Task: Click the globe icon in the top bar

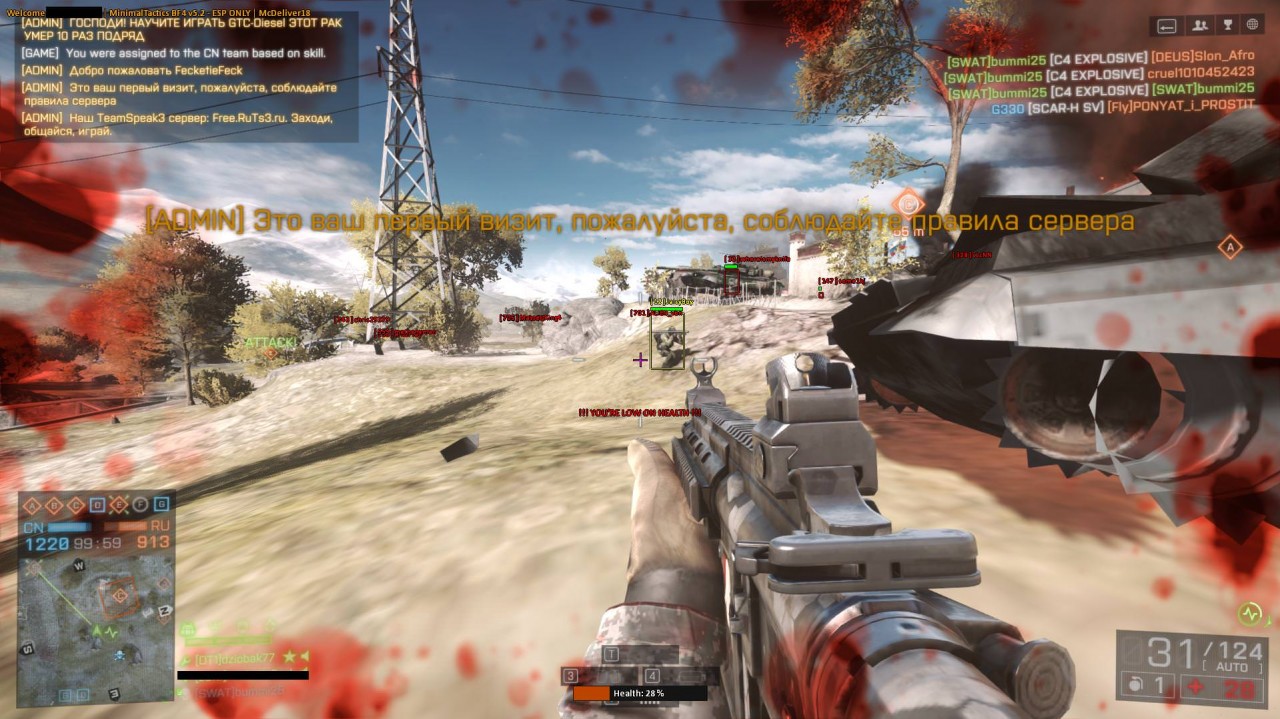Action: pyautogui.click(x=1253, y=25)
